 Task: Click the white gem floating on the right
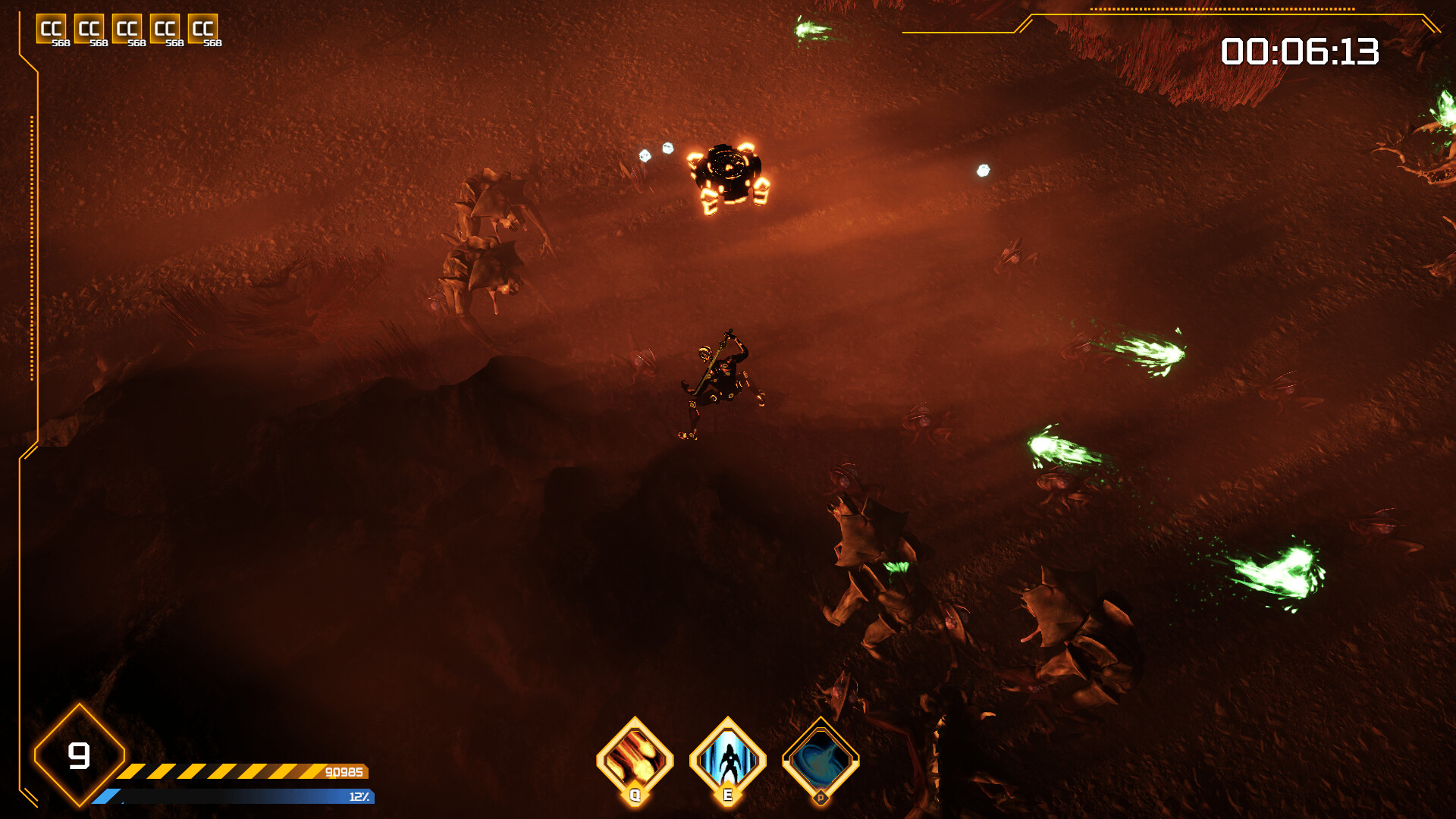point(984,169)
